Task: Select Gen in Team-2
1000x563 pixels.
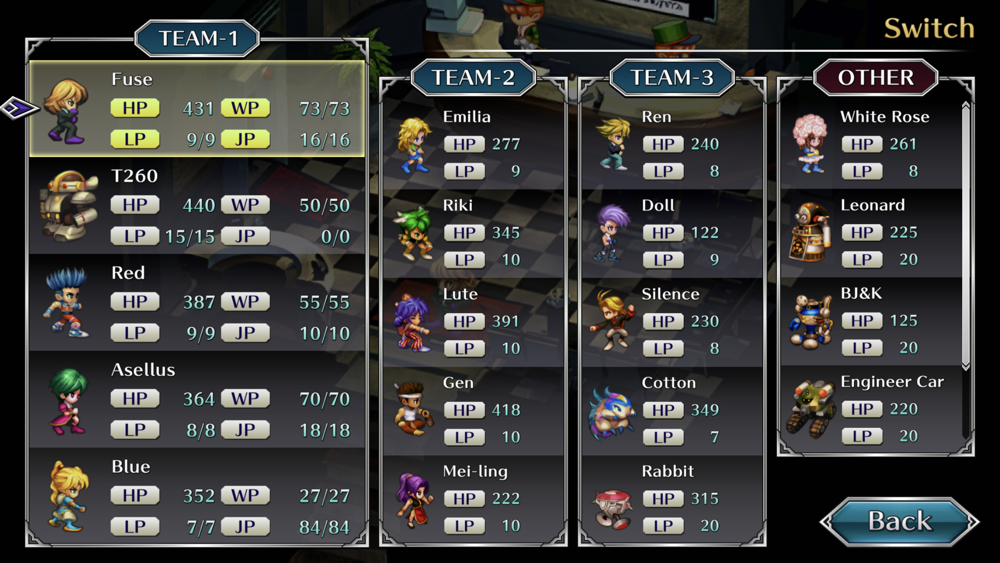Action: (474, 409)
